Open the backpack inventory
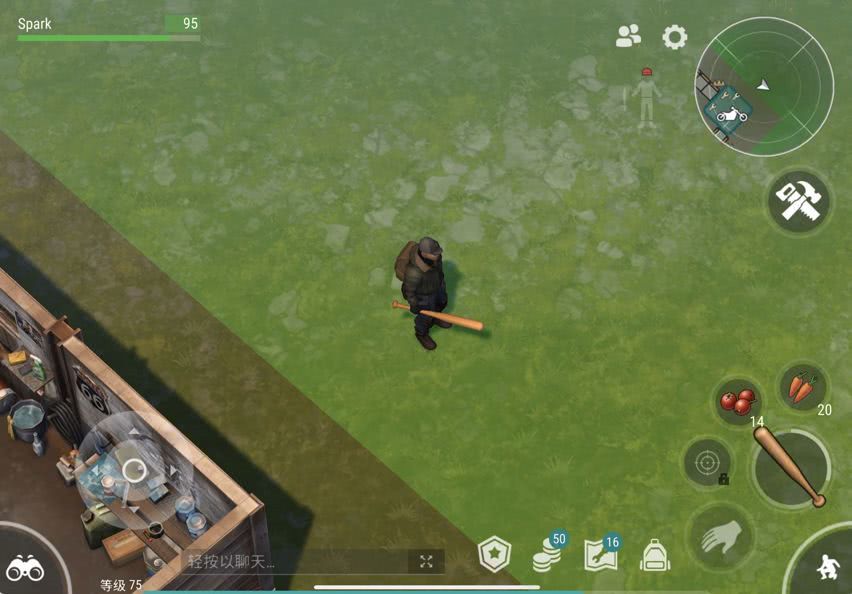Screen dimensions: 852x594 [654, 555]
